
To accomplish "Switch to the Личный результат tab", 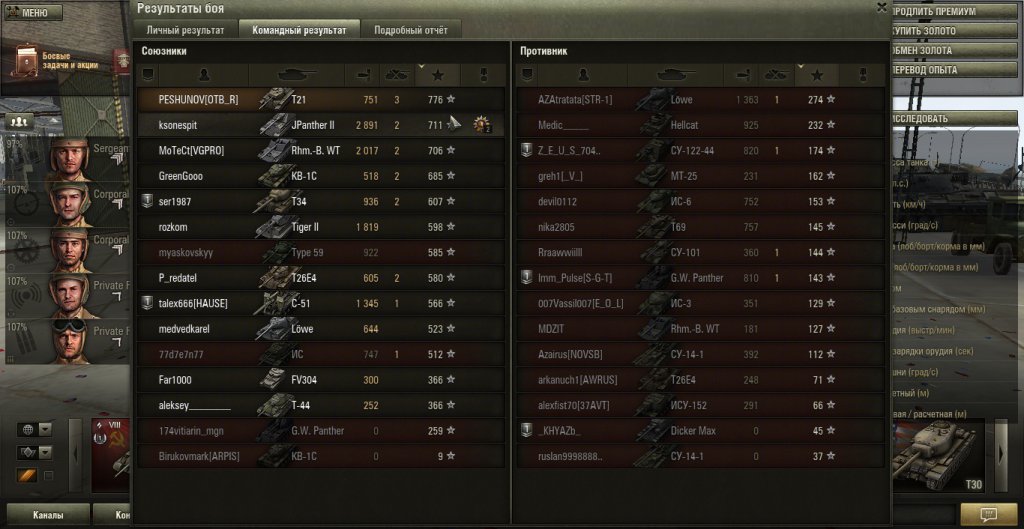I will pos(185,30).
